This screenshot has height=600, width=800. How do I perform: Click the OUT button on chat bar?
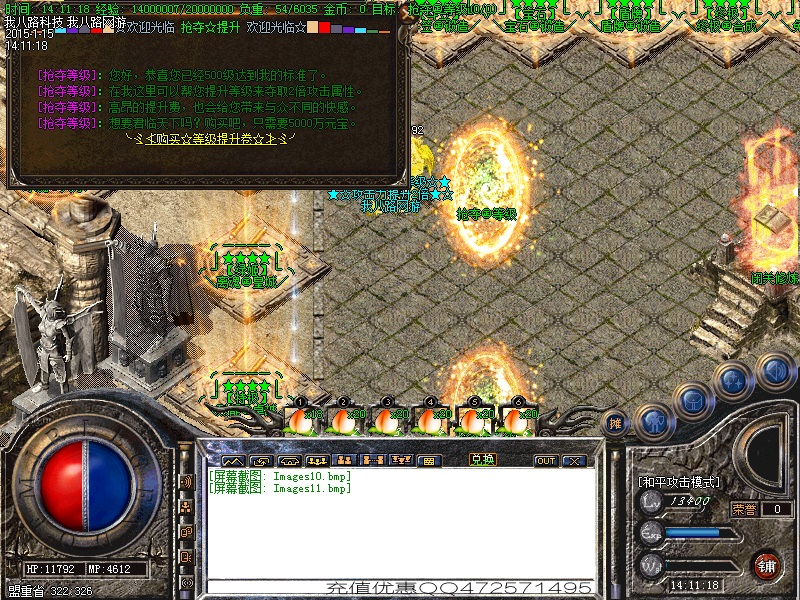(x=546, y=461)
